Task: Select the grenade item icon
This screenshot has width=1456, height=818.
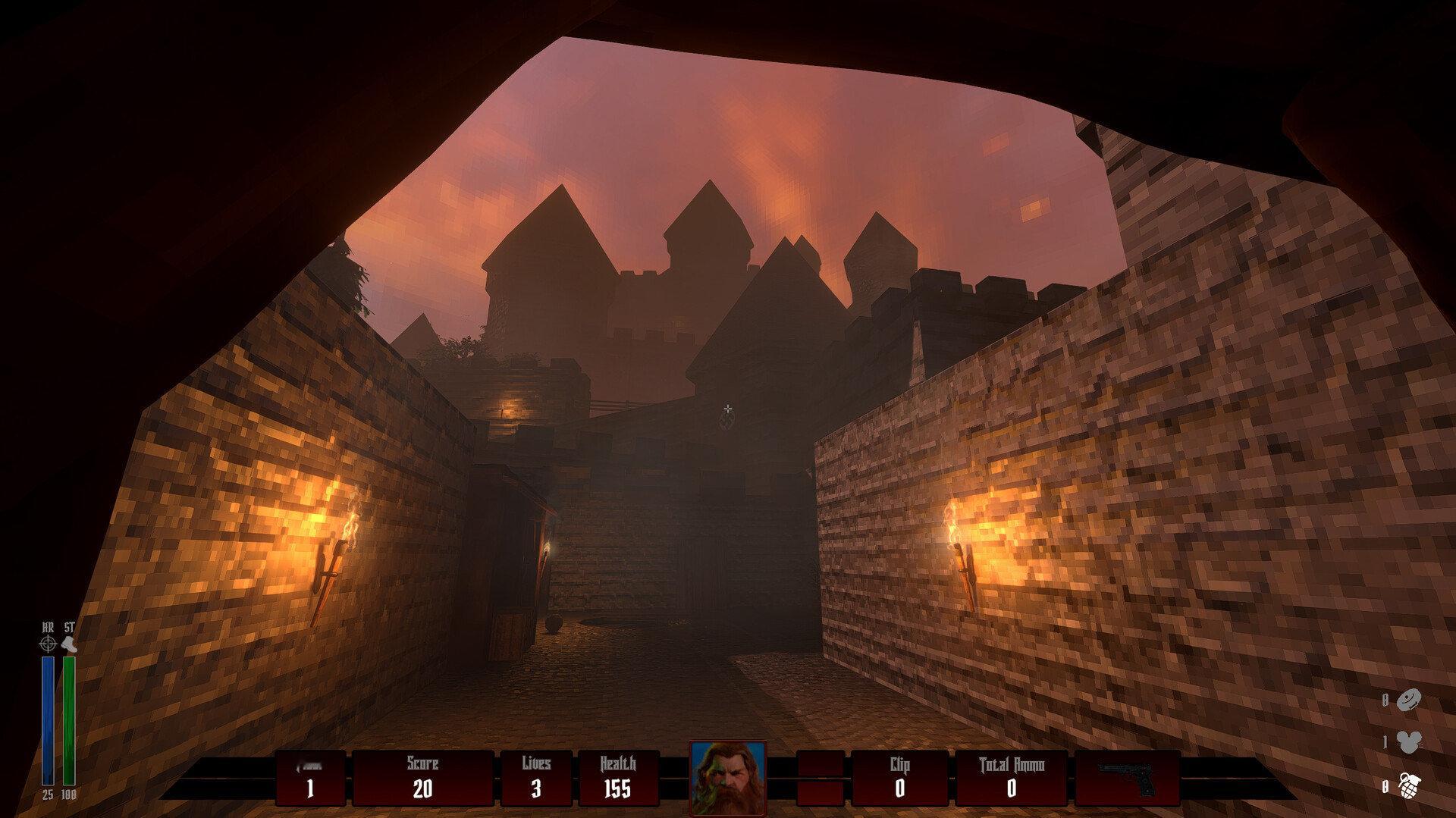Action: click(1408, 786)
